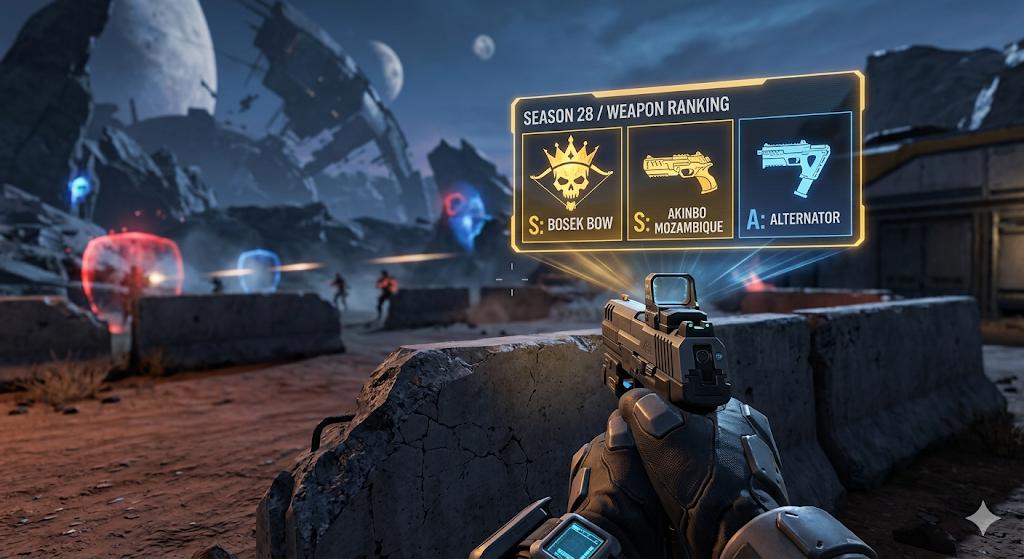Choose the Akimbo Mozambique weapon card
The height and width of the screenshot is (559, 1024).
[x=680, y=181]
